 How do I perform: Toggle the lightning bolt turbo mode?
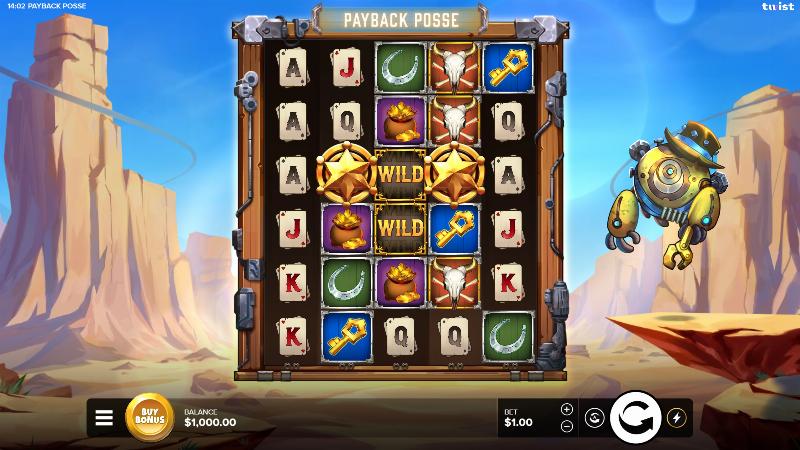click(x=675, y=418)
